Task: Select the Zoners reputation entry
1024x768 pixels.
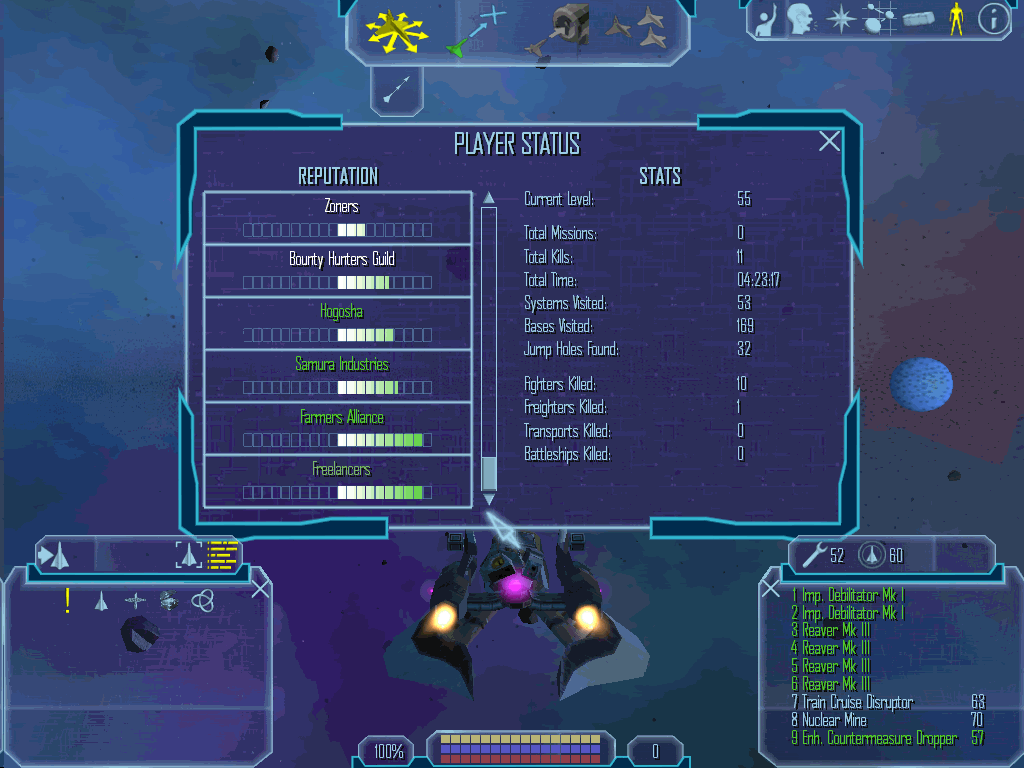Action: tap(338, 218)
